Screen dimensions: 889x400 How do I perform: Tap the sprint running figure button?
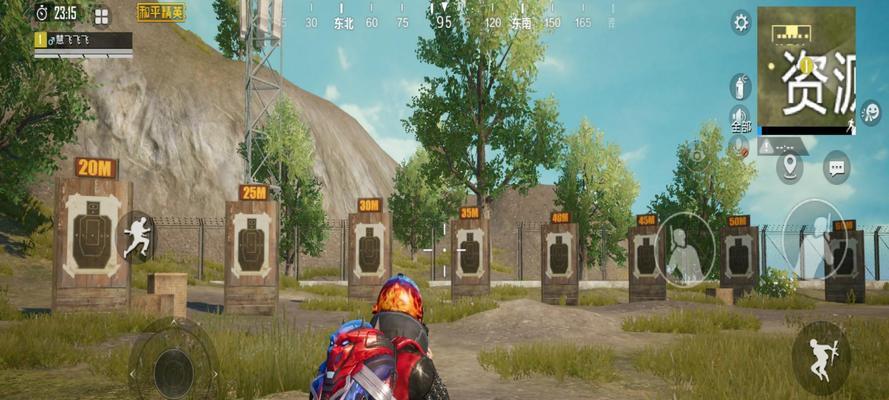click(136, 237)
